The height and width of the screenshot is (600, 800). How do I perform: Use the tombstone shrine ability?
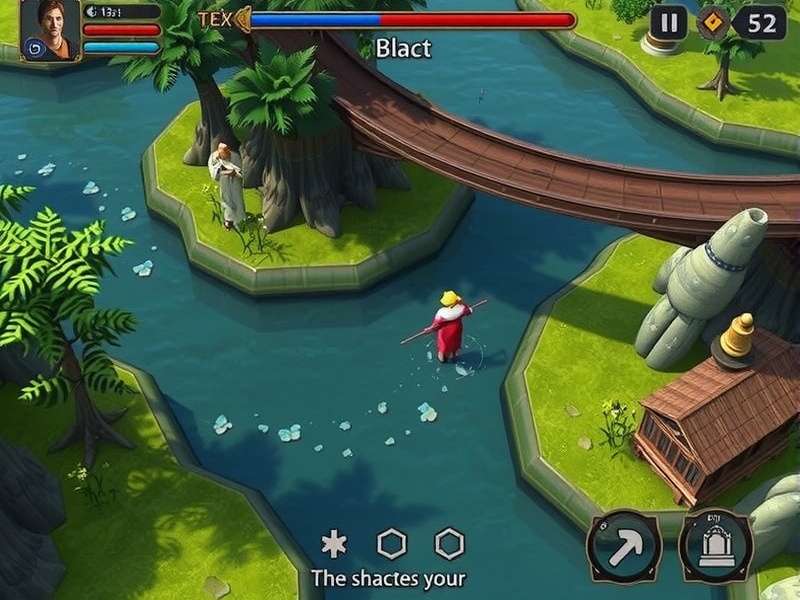[716, 546]
